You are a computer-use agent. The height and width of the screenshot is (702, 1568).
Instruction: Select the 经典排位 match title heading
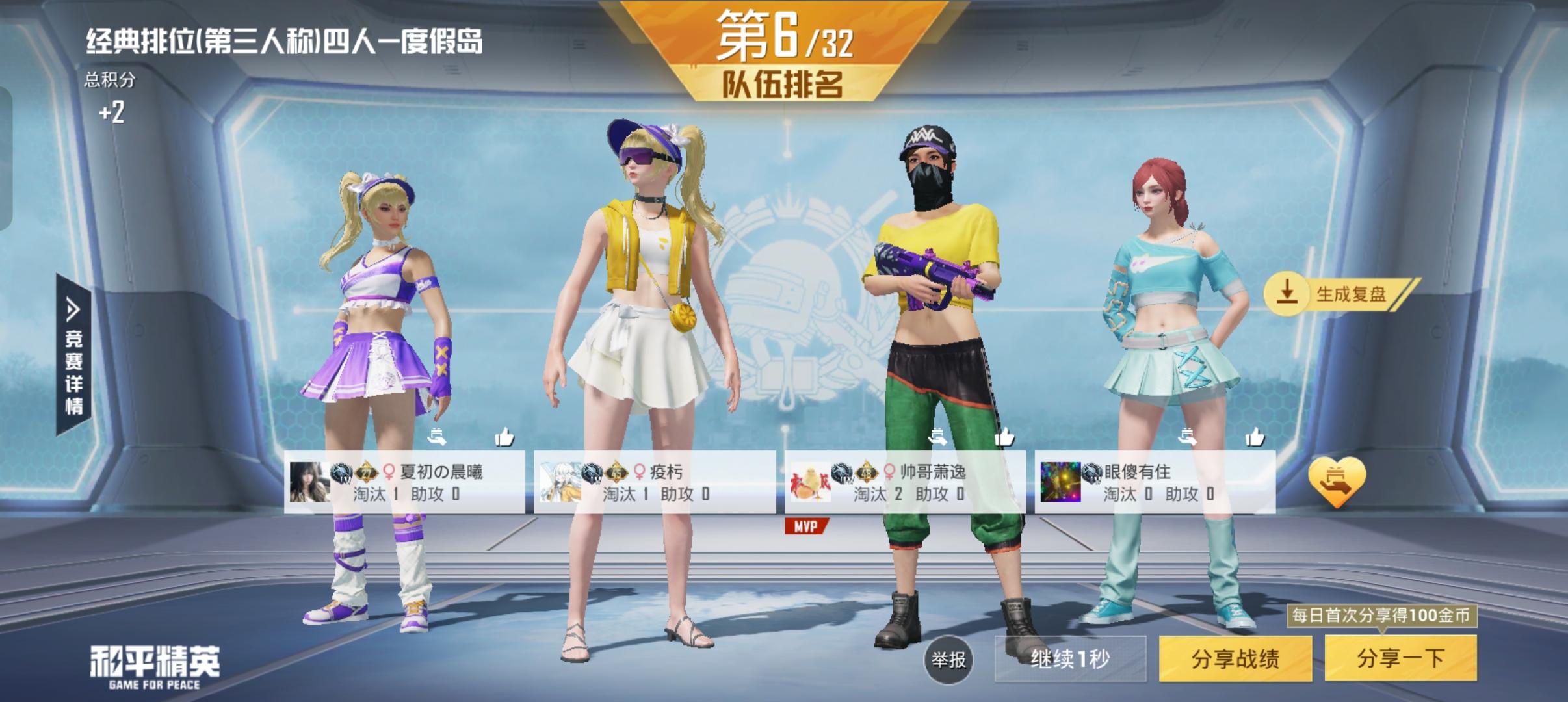[286, 40]
